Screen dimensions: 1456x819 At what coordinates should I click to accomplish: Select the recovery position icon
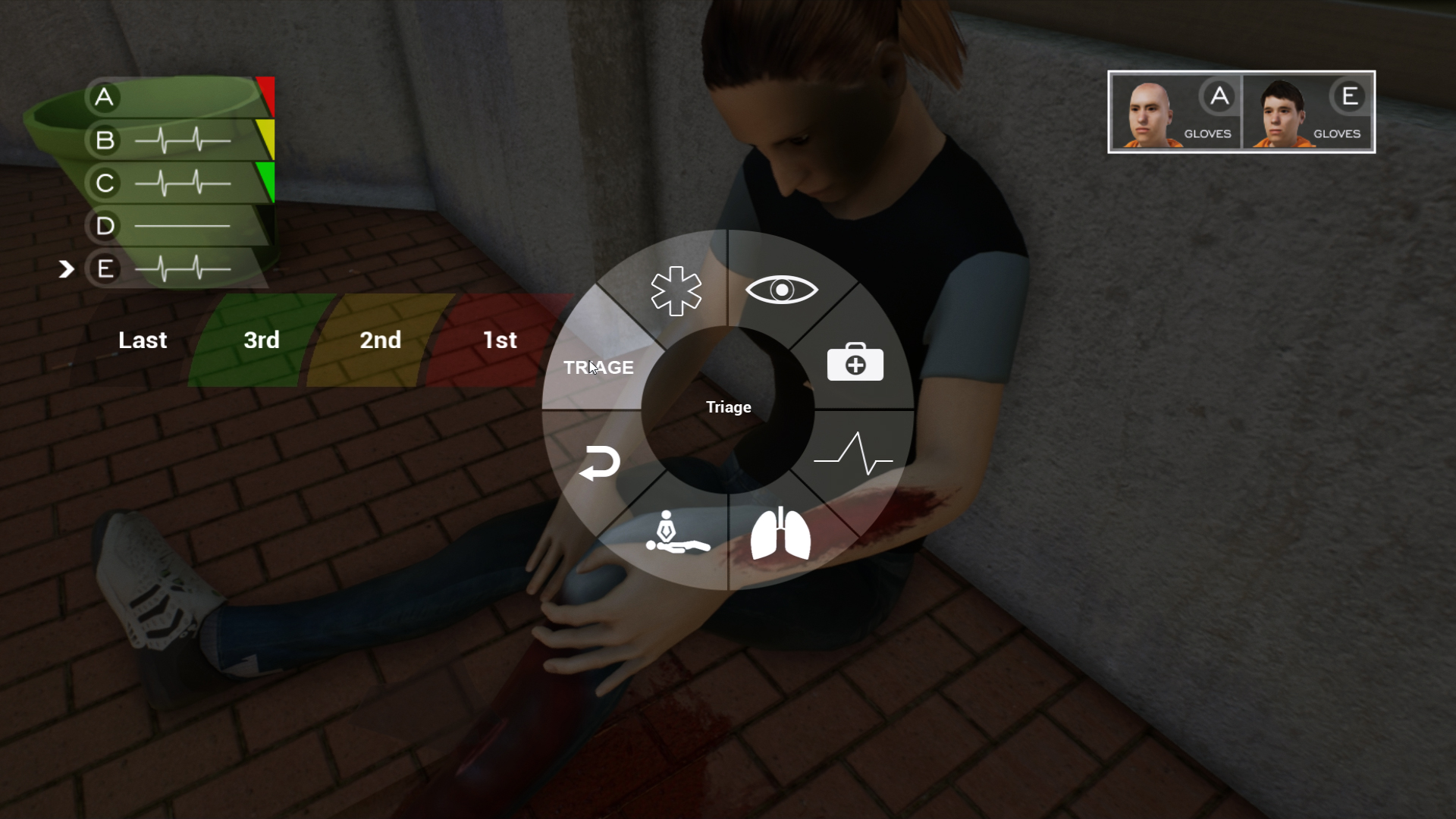click(x=677, y=533)
